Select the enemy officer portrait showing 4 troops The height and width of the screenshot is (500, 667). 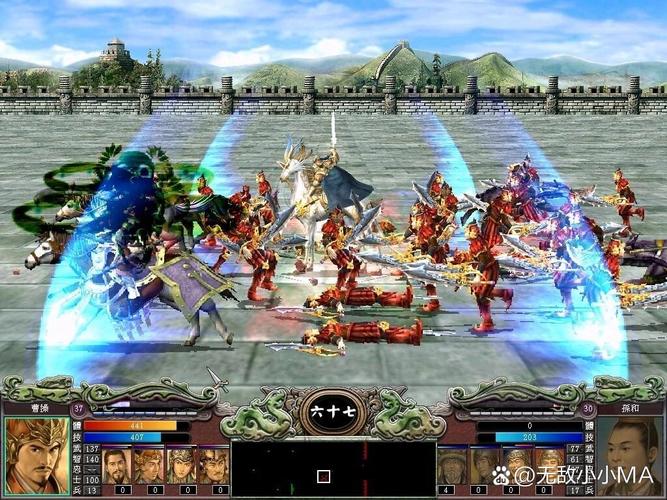[x=452, y=465]
